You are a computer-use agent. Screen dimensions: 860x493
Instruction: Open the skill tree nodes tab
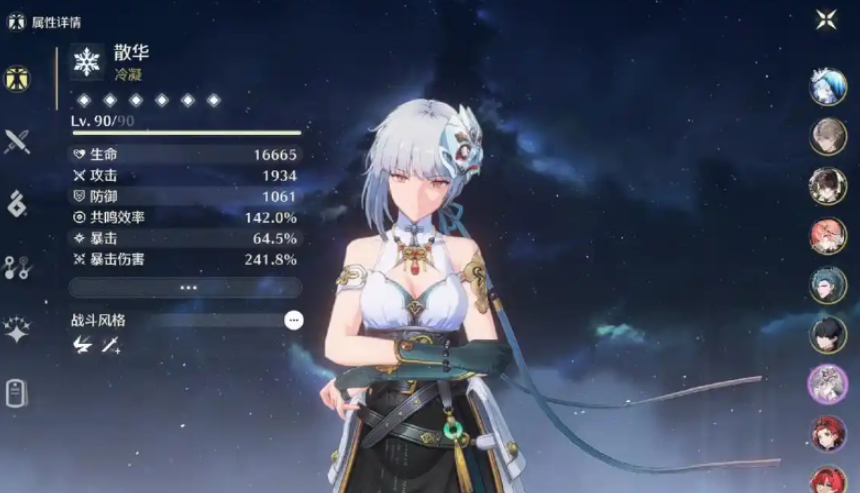17,266
